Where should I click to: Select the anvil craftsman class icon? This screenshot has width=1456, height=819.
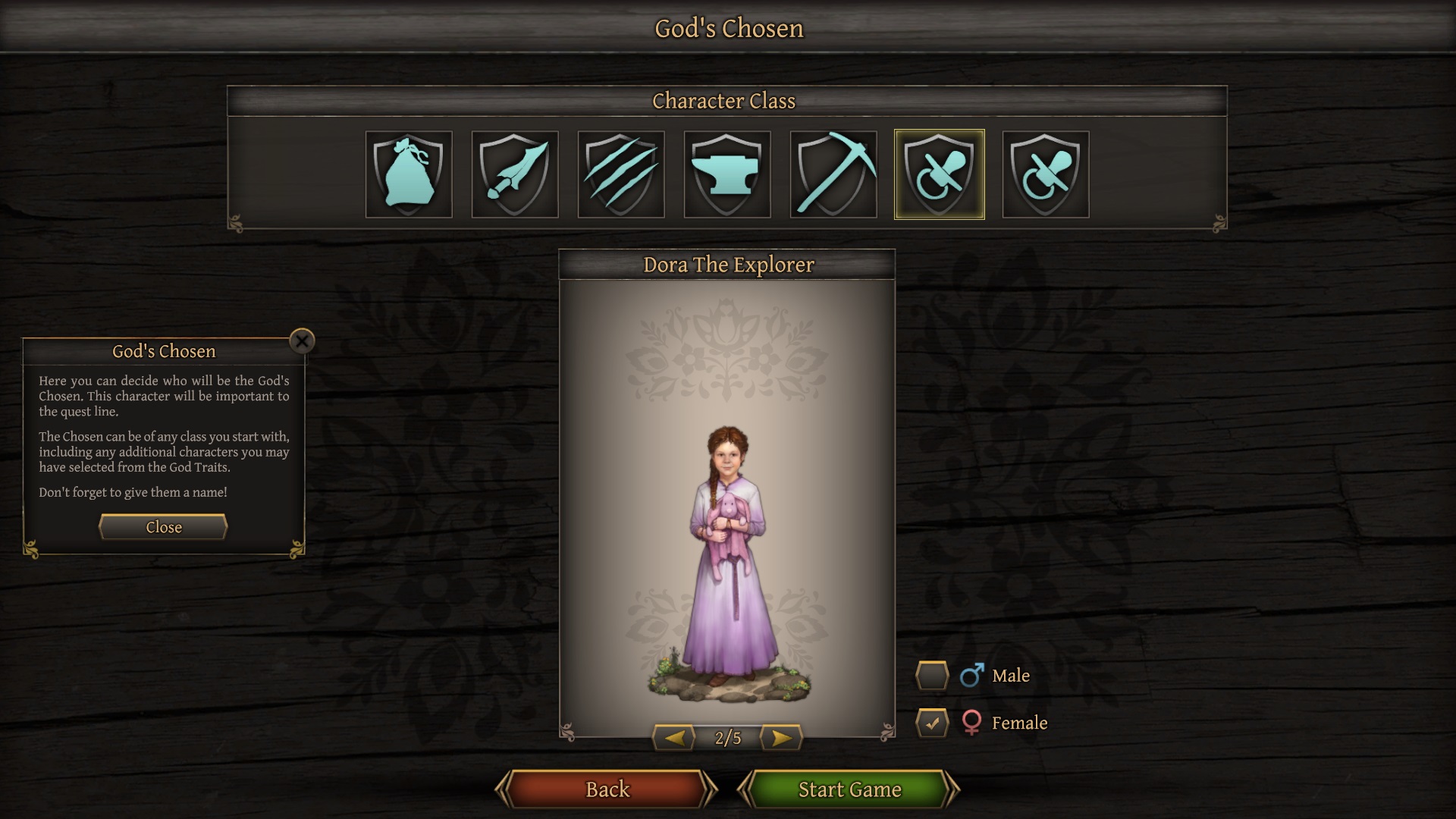pos(727,174)
